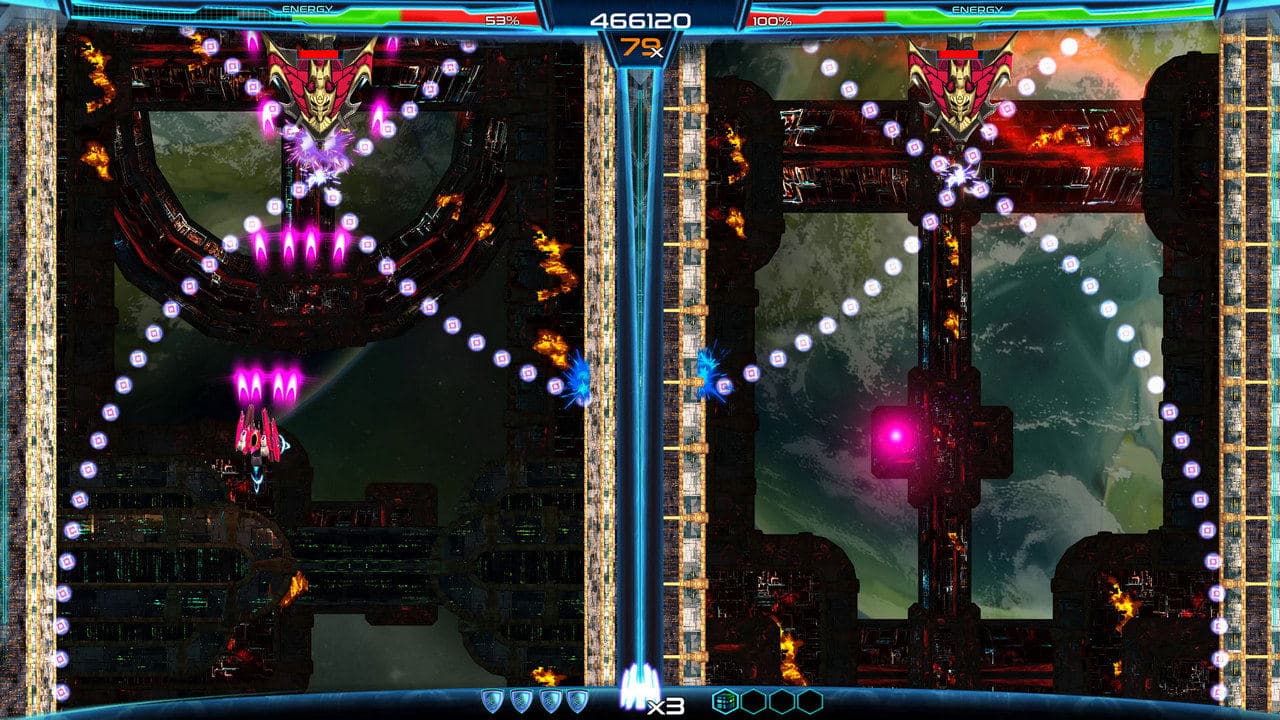Viewport: 1280px width, 720px height.
Task: Click the second shield pip
Action: click(521, 700)
